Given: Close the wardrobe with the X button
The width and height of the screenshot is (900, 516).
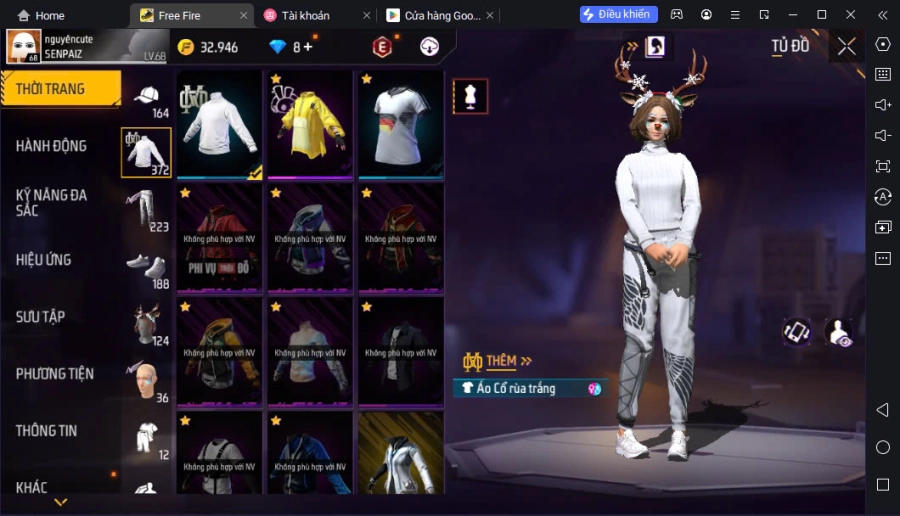Looking at the screenshot, I should point(847,46).
